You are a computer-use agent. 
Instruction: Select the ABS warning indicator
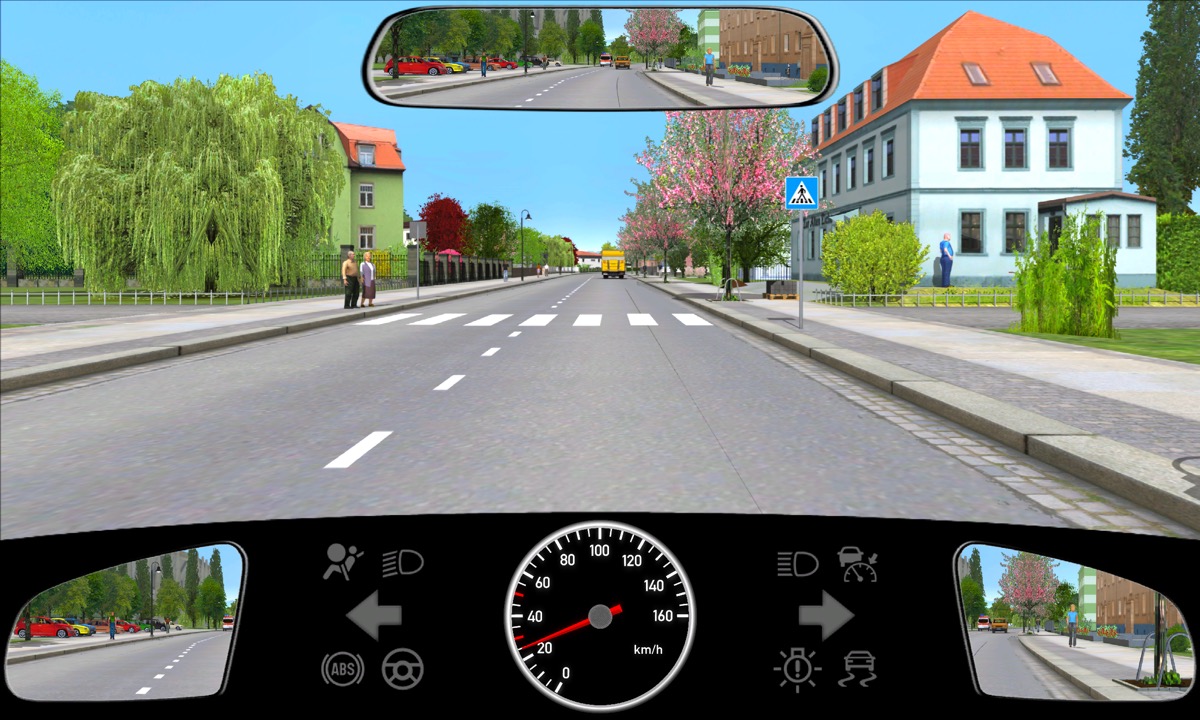point(342,668)
